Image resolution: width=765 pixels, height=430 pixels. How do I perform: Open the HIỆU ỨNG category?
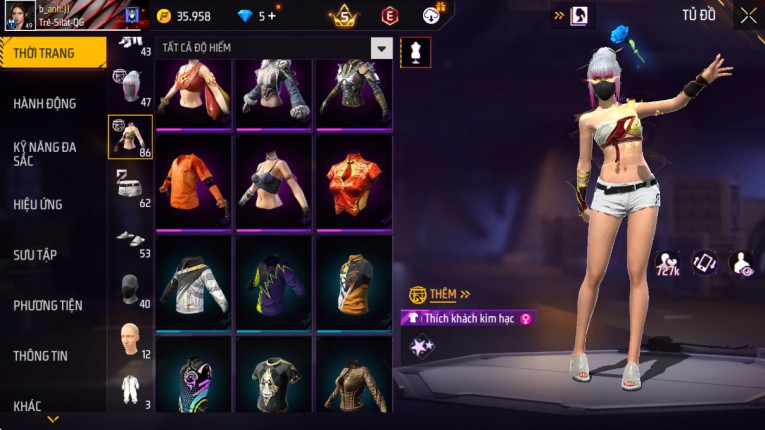tap(38, 204)
